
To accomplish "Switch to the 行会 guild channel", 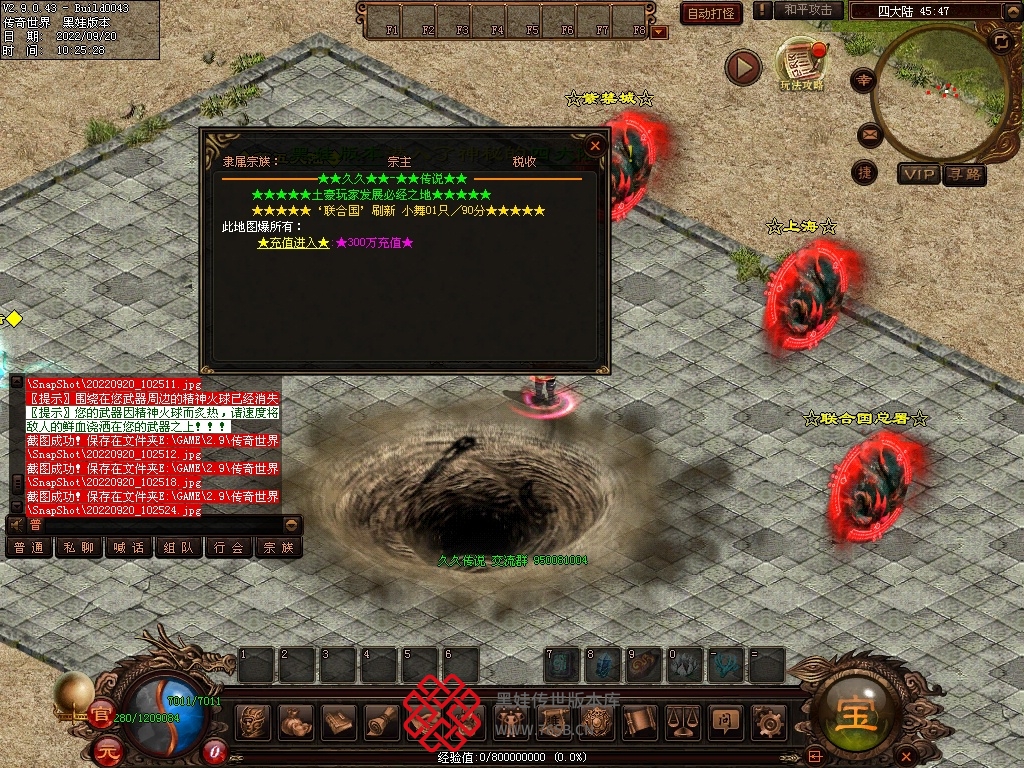I will pyautogui.click(x=229, y=548).
